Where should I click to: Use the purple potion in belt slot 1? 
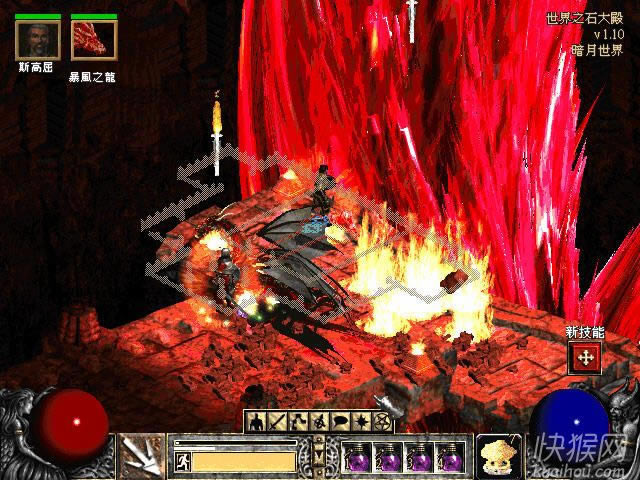coord(357,457)
